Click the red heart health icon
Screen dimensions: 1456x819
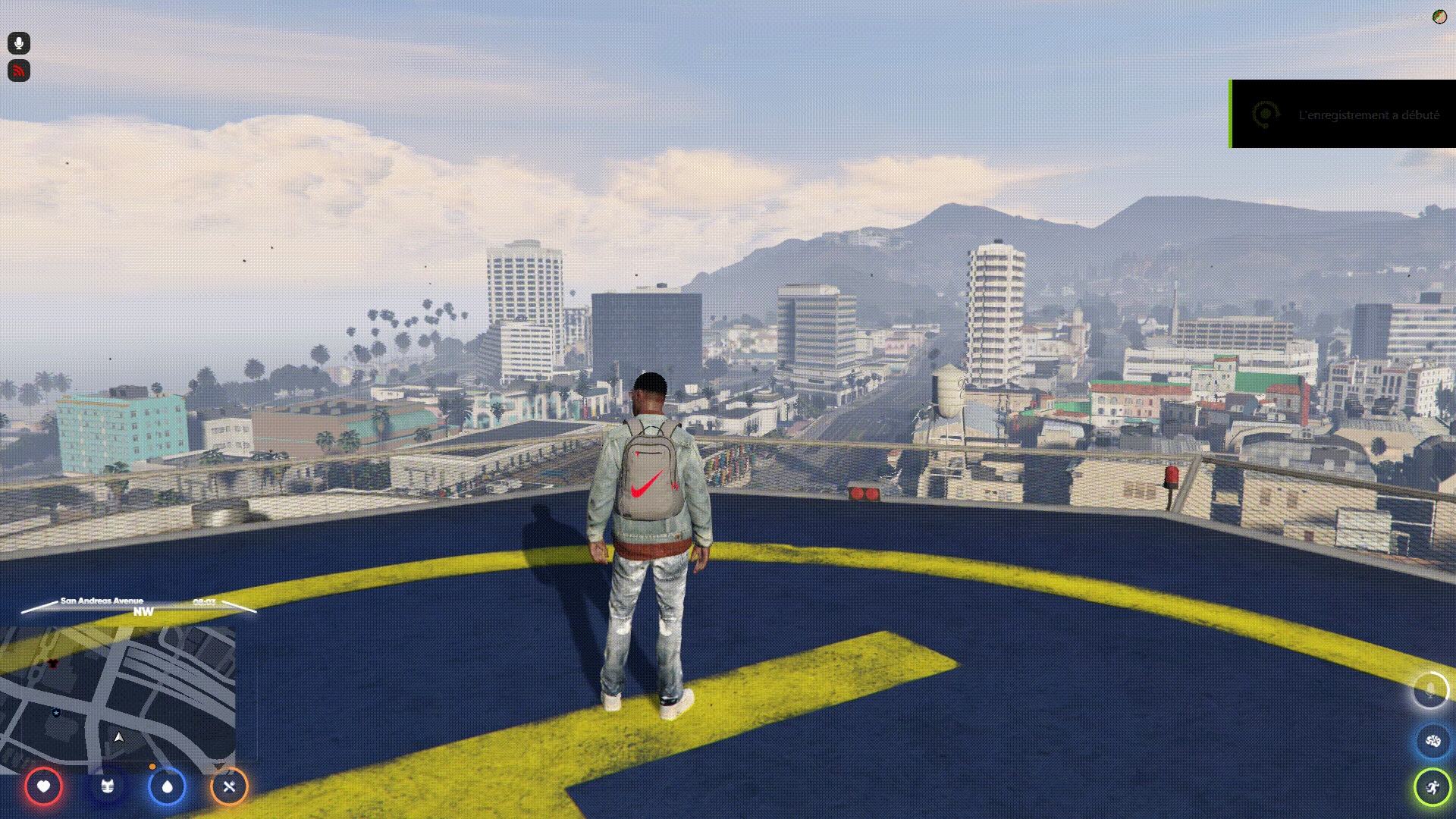43,786
